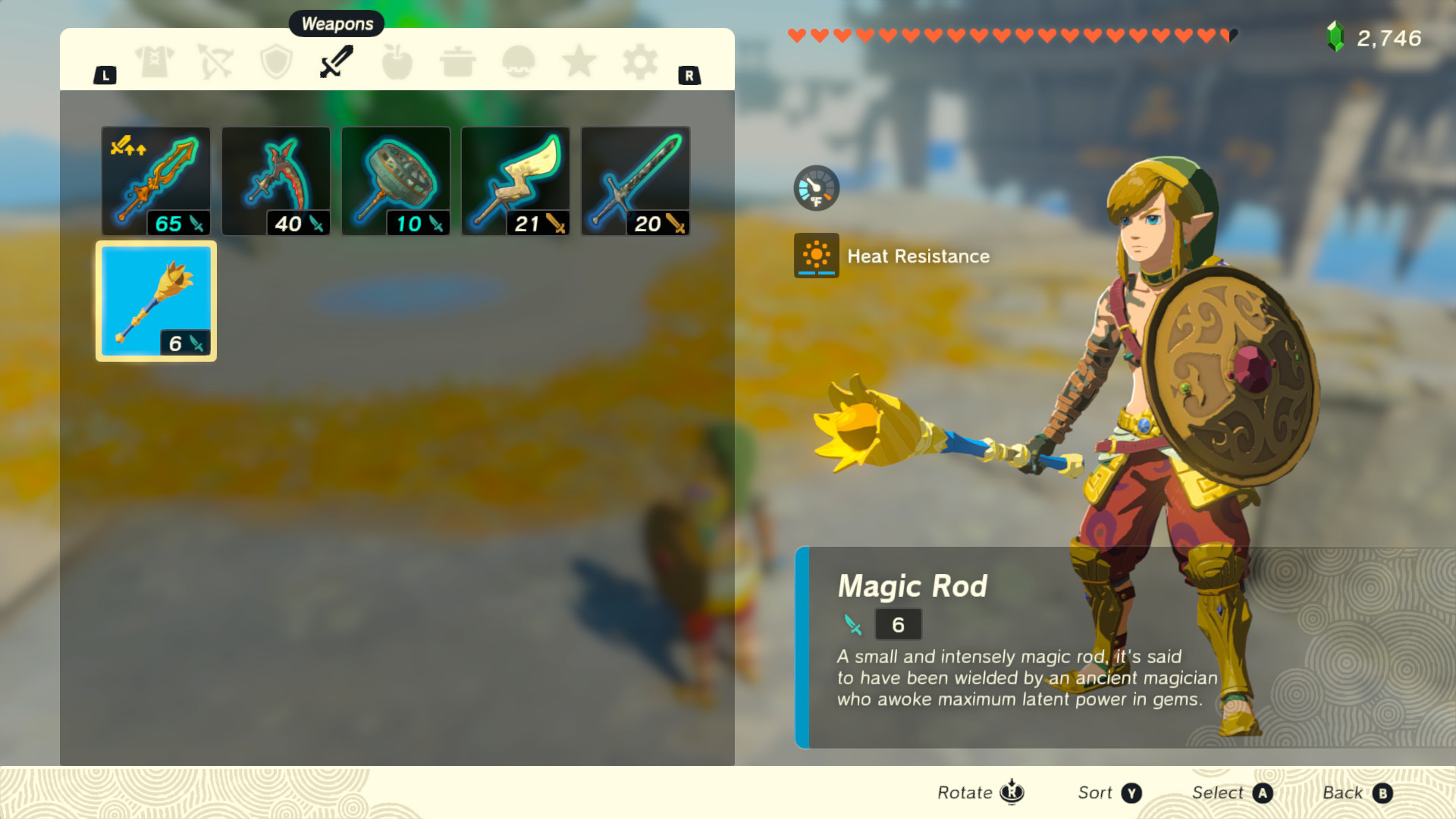Select the Magic Rod thumbnail
Screen dimensions: 1456x819
(155, 300)
